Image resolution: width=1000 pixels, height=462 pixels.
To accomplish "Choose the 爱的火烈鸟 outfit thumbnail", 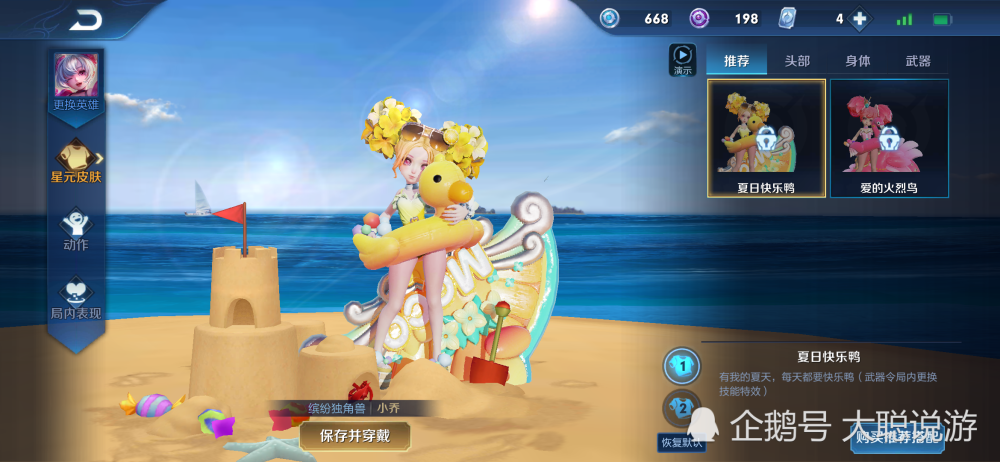I will point(889,138).
